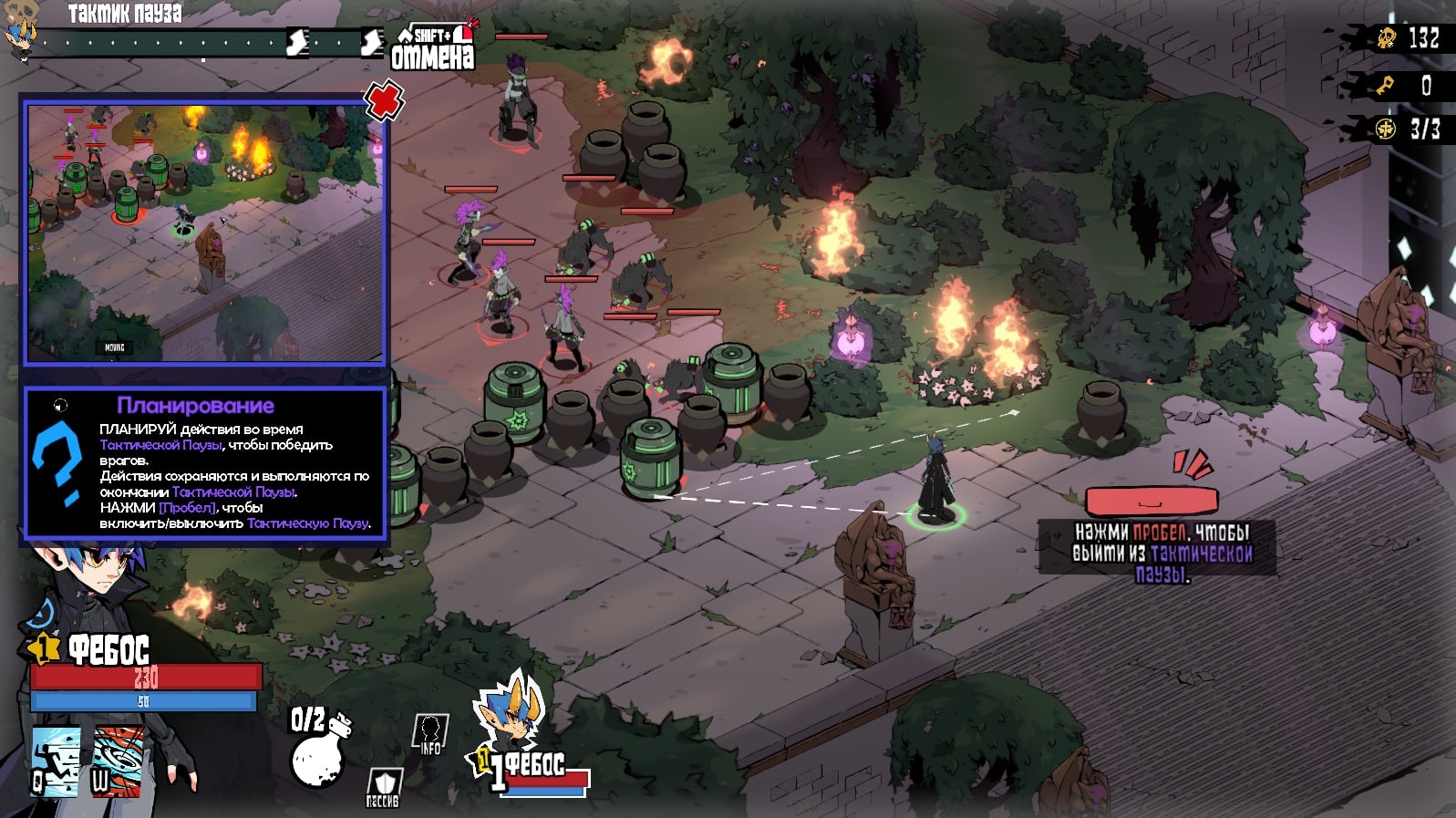This screenshot has width=1456, height=818.
Task: Show the Пассив passive skill
Action: pos(383,787)
